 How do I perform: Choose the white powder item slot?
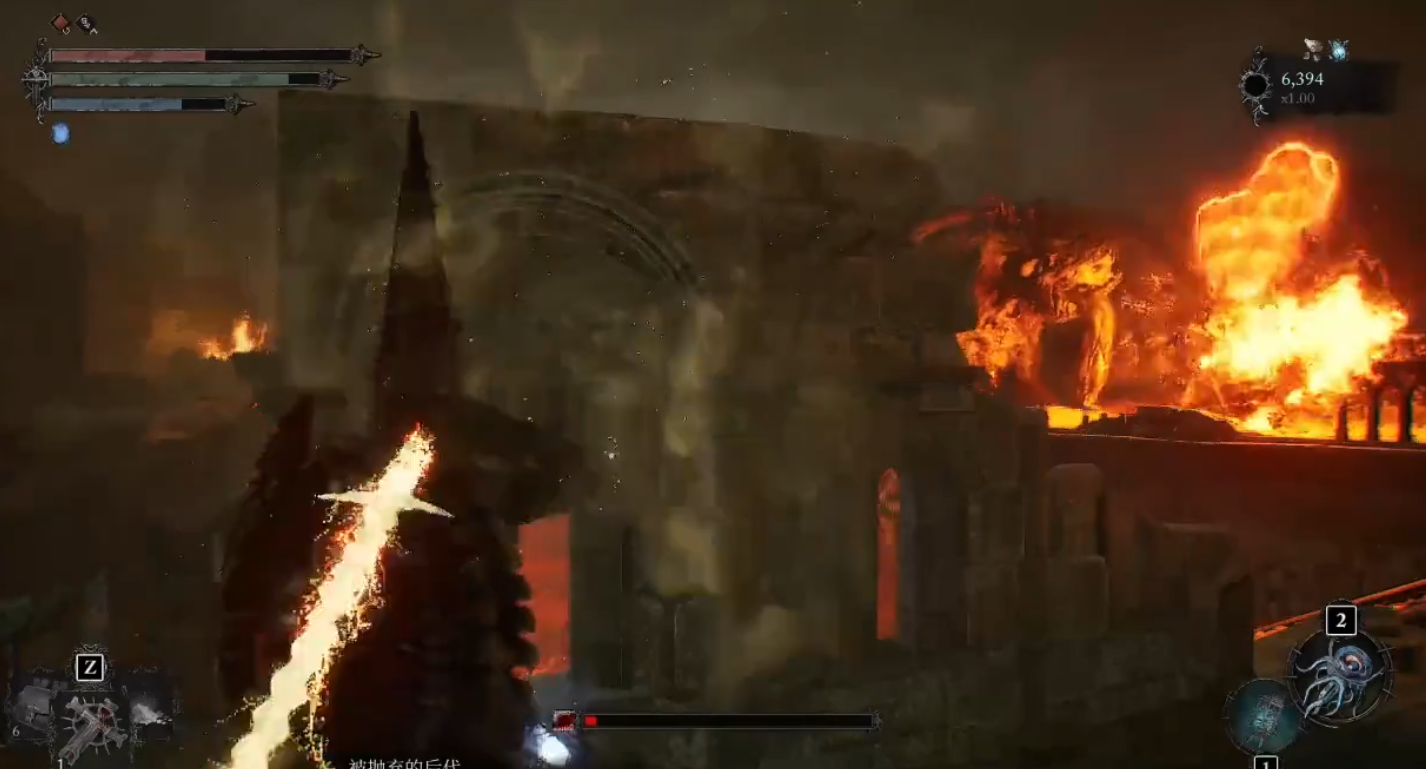coord(147,711)
